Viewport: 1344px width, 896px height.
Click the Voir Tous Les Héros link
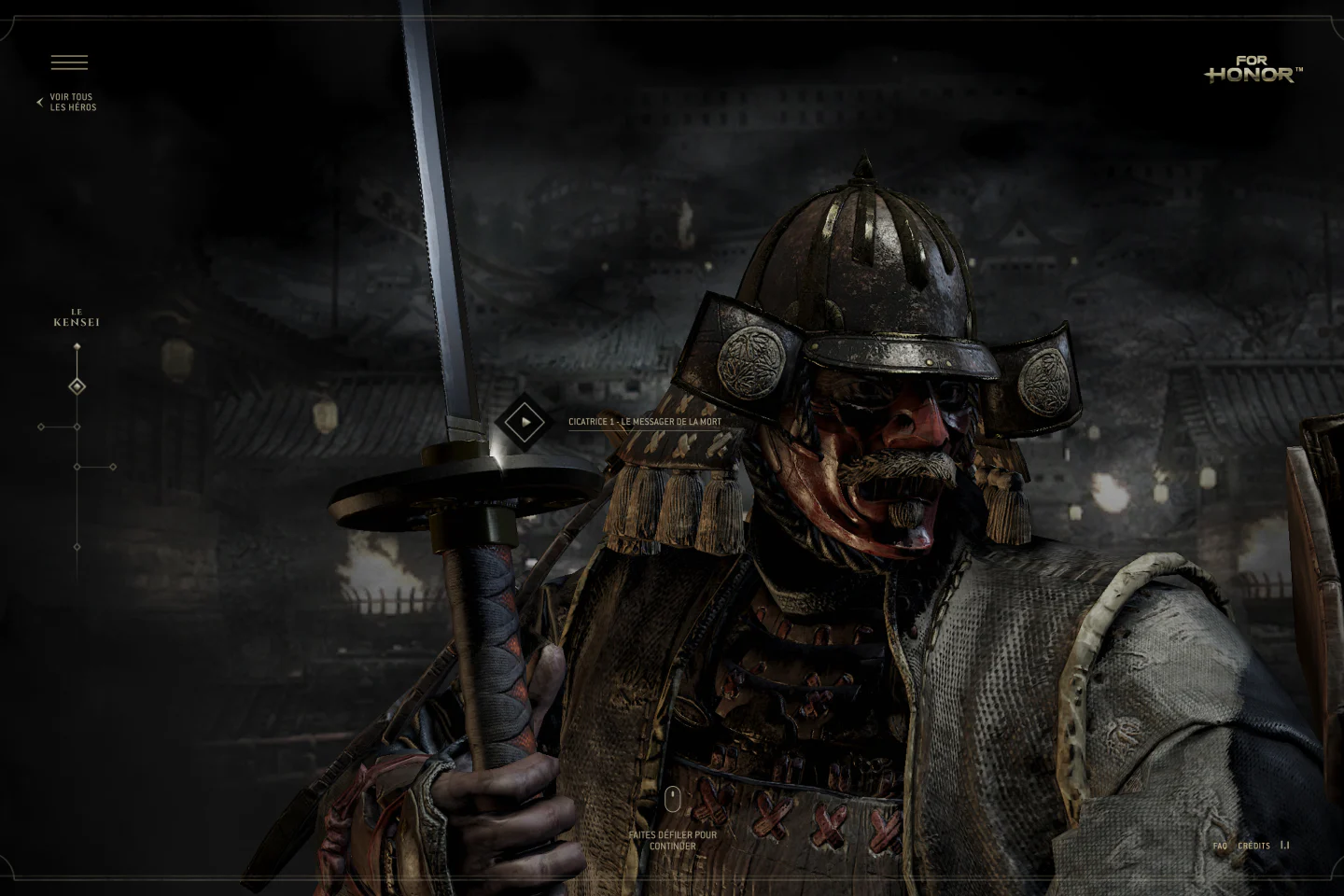coord(74,102)
